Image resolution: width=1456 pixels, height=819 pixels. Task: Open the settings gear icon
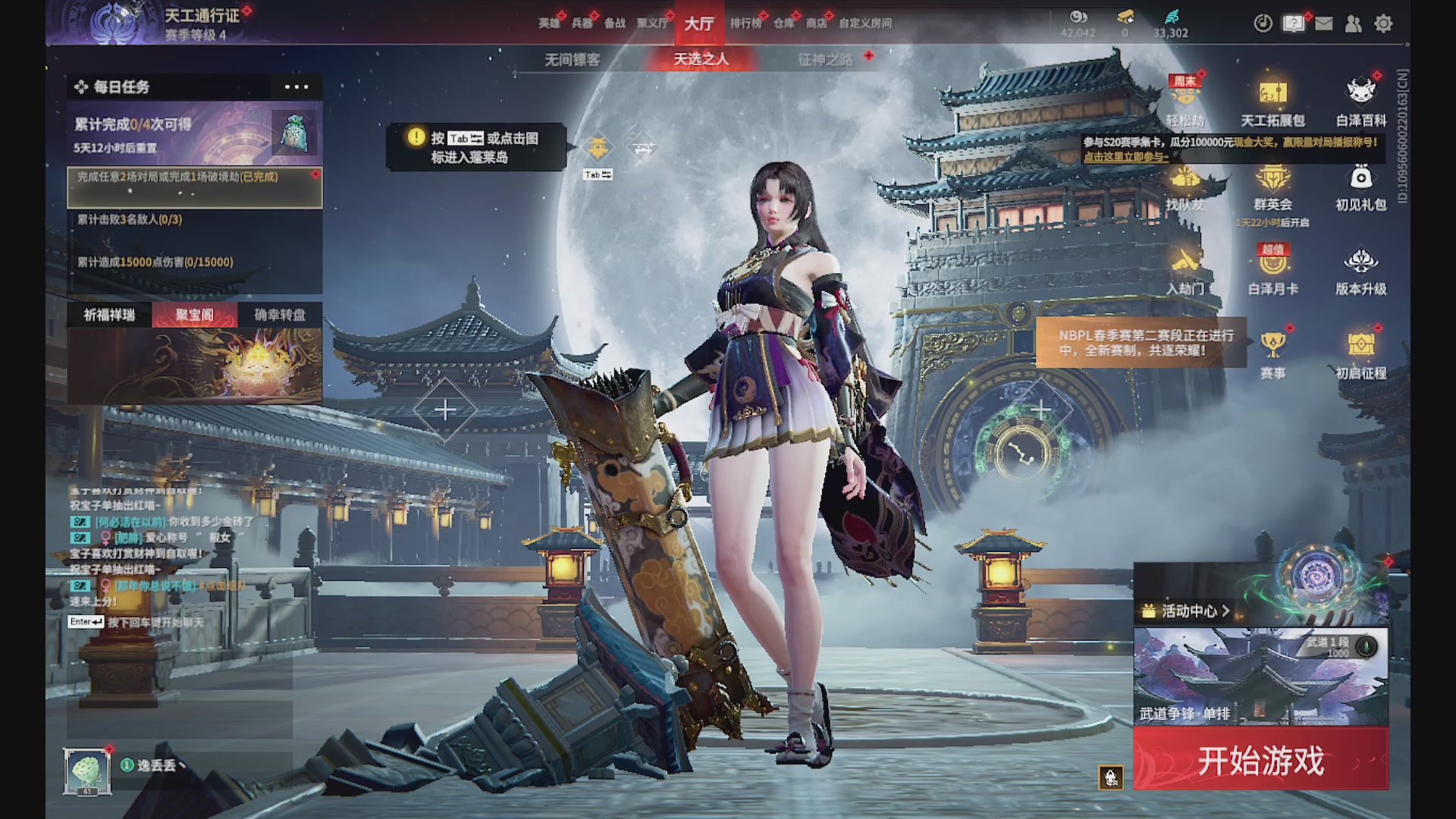coord(1384,24)
